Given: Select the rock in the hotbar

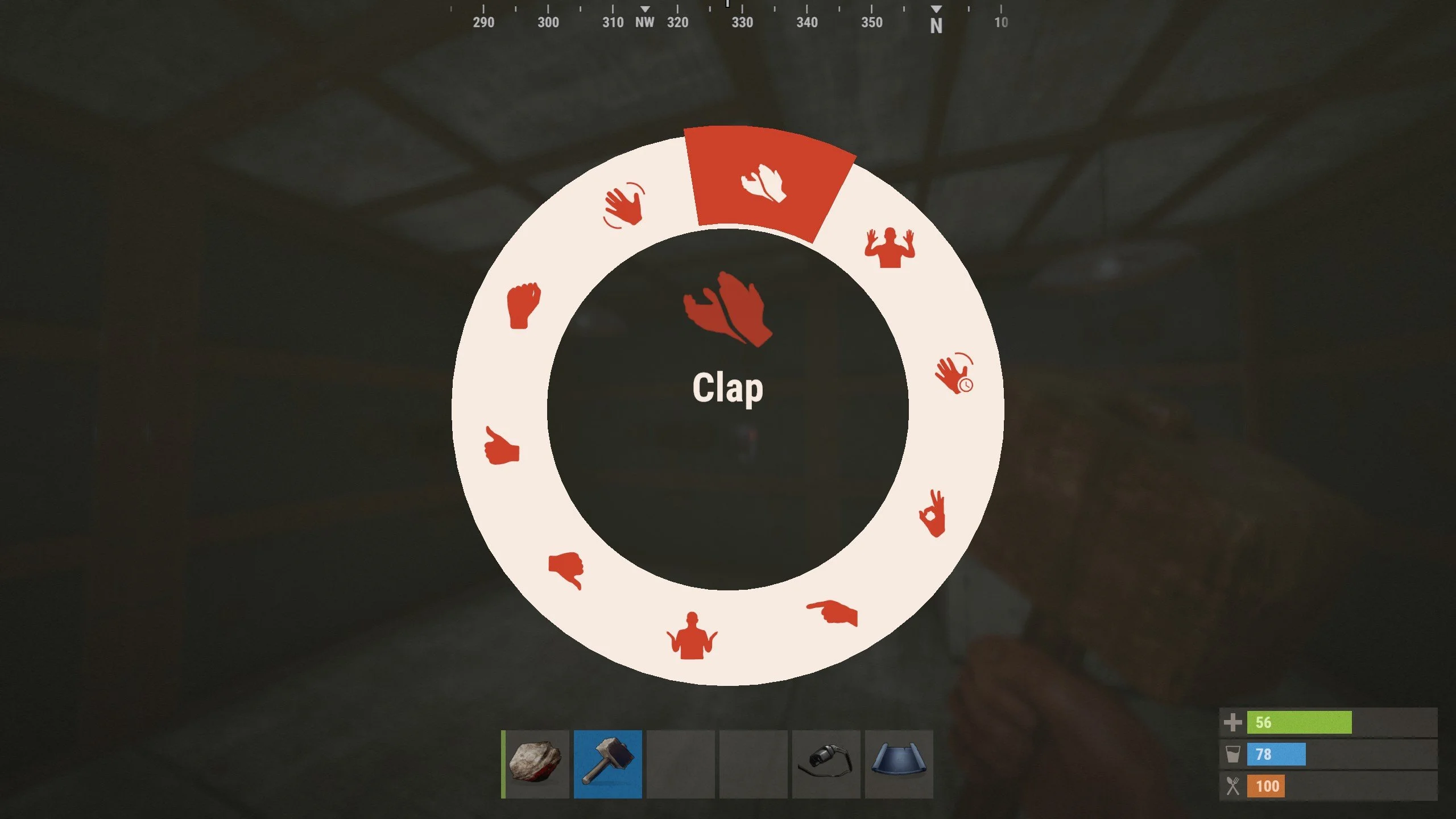Looking at the screenshot, I should [536, 764].
